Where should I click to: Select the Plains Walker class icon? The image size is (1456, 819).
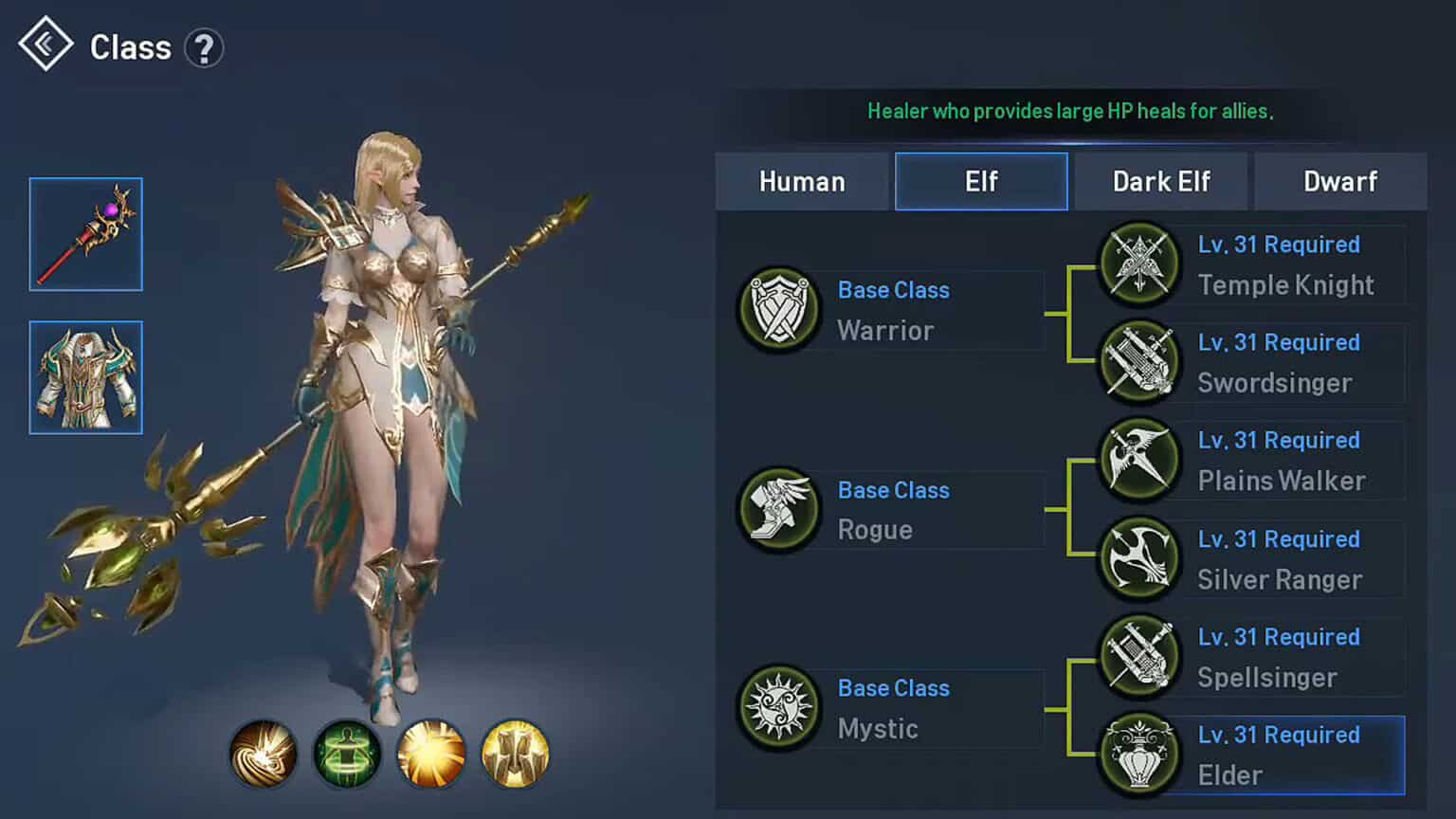[x=1138, y=461]
